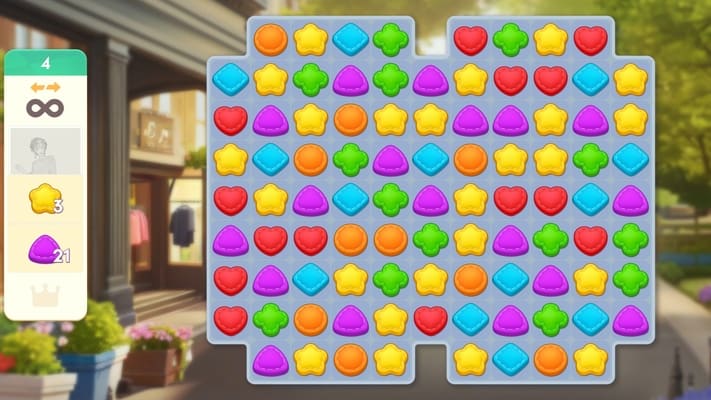Pick the purple gumdrop in the bottom row
This screenshot has height=400, width=711.
270,359
